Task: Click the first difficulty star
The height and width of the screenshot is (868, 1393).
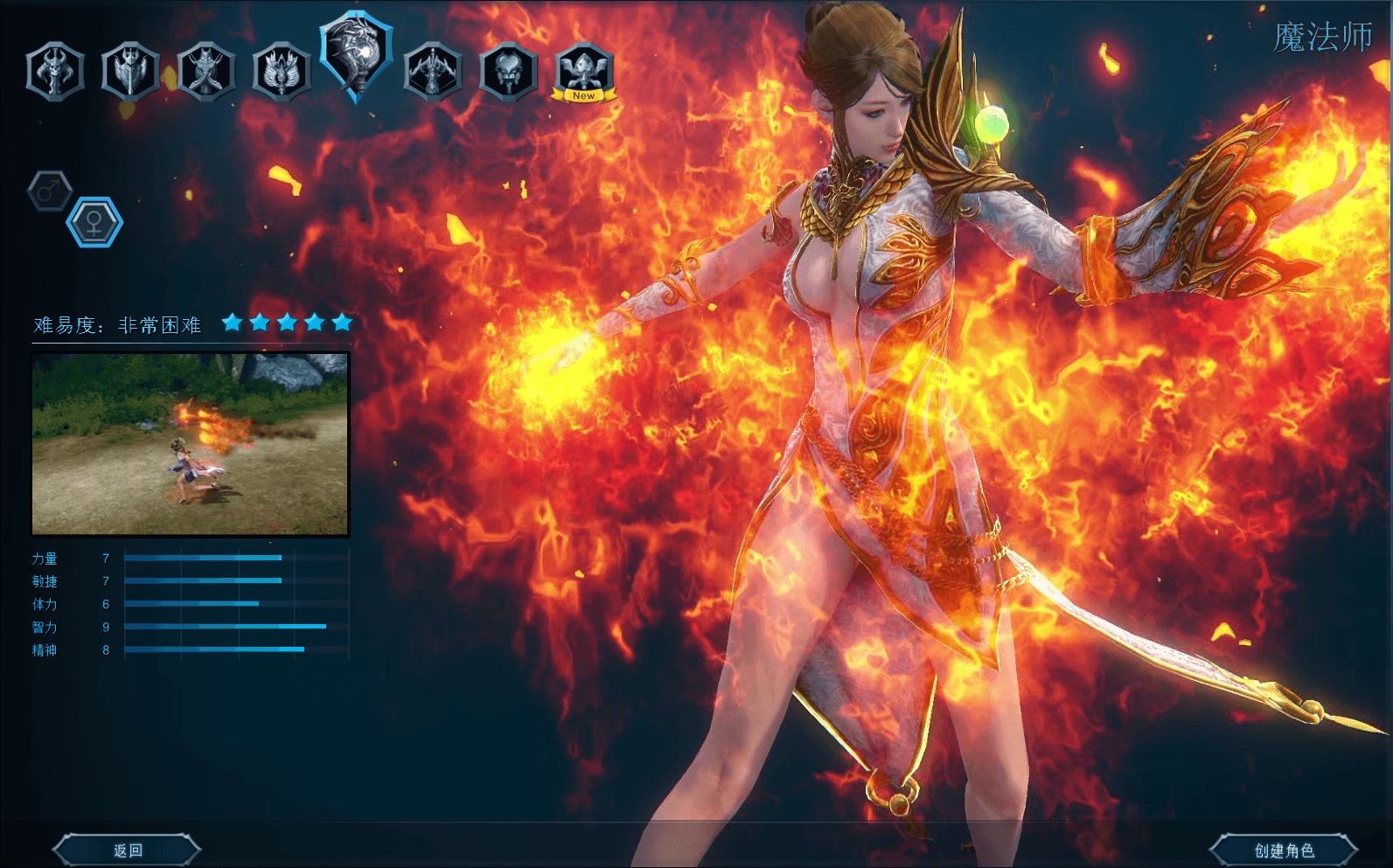Action: click(x=231, y=322)
